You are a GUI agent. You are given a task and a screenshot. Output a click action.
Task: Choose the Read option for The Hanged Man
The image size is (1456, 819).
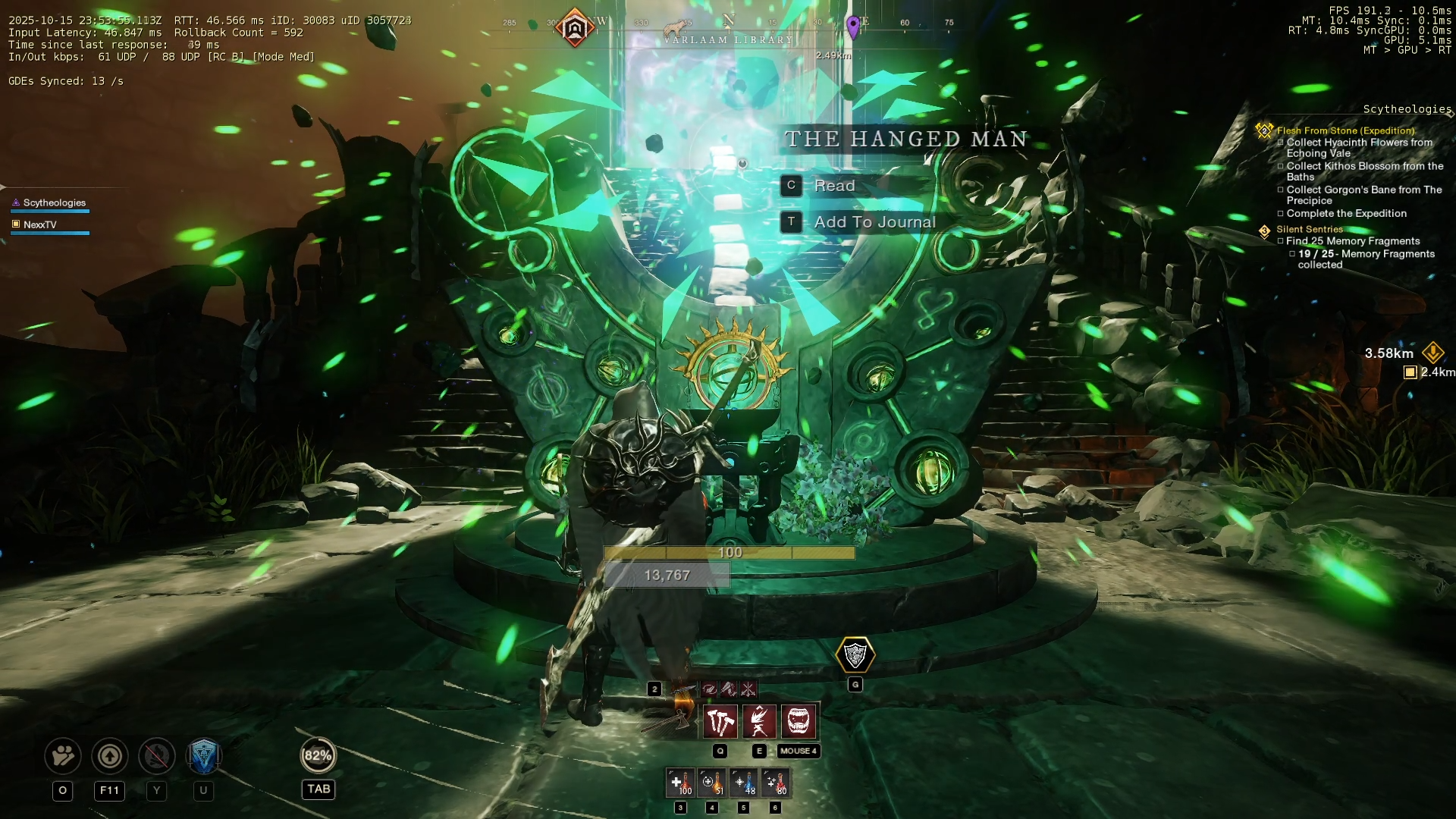point(834,186)
